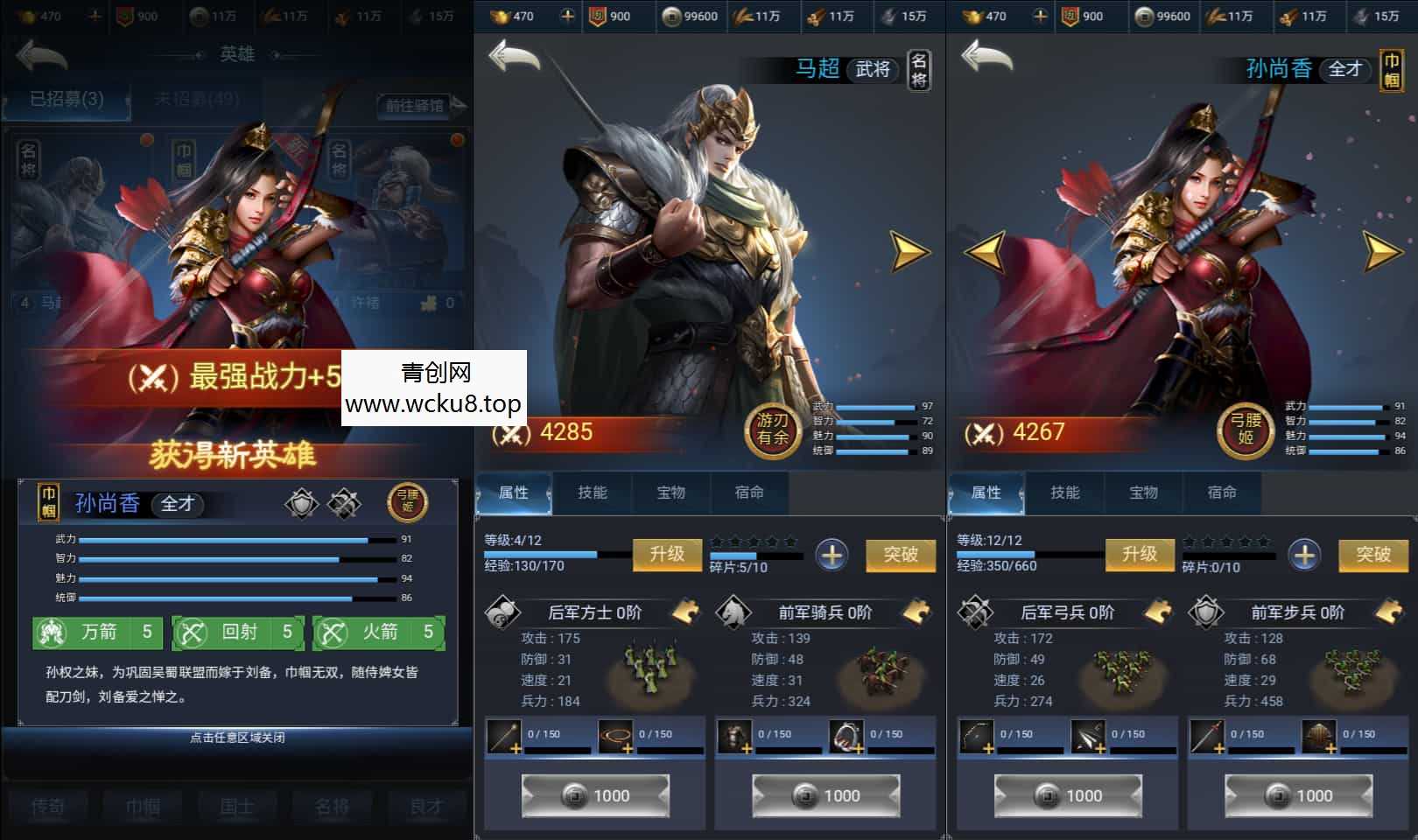Viewport: 1418px width, 840px height.
Task: Select the 火箭 skill icon
Action: (x=332, y=633)
